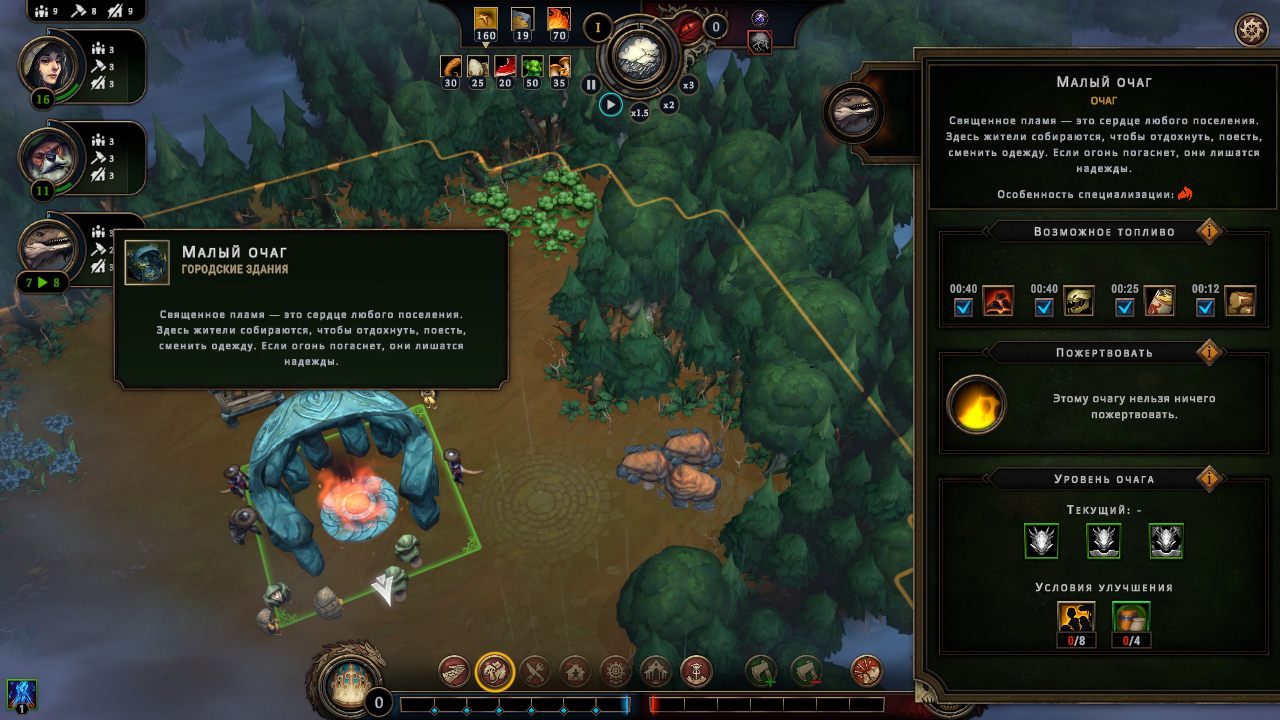
Task: Open info for Возможное топливо section
Action: coord(1208,232)
